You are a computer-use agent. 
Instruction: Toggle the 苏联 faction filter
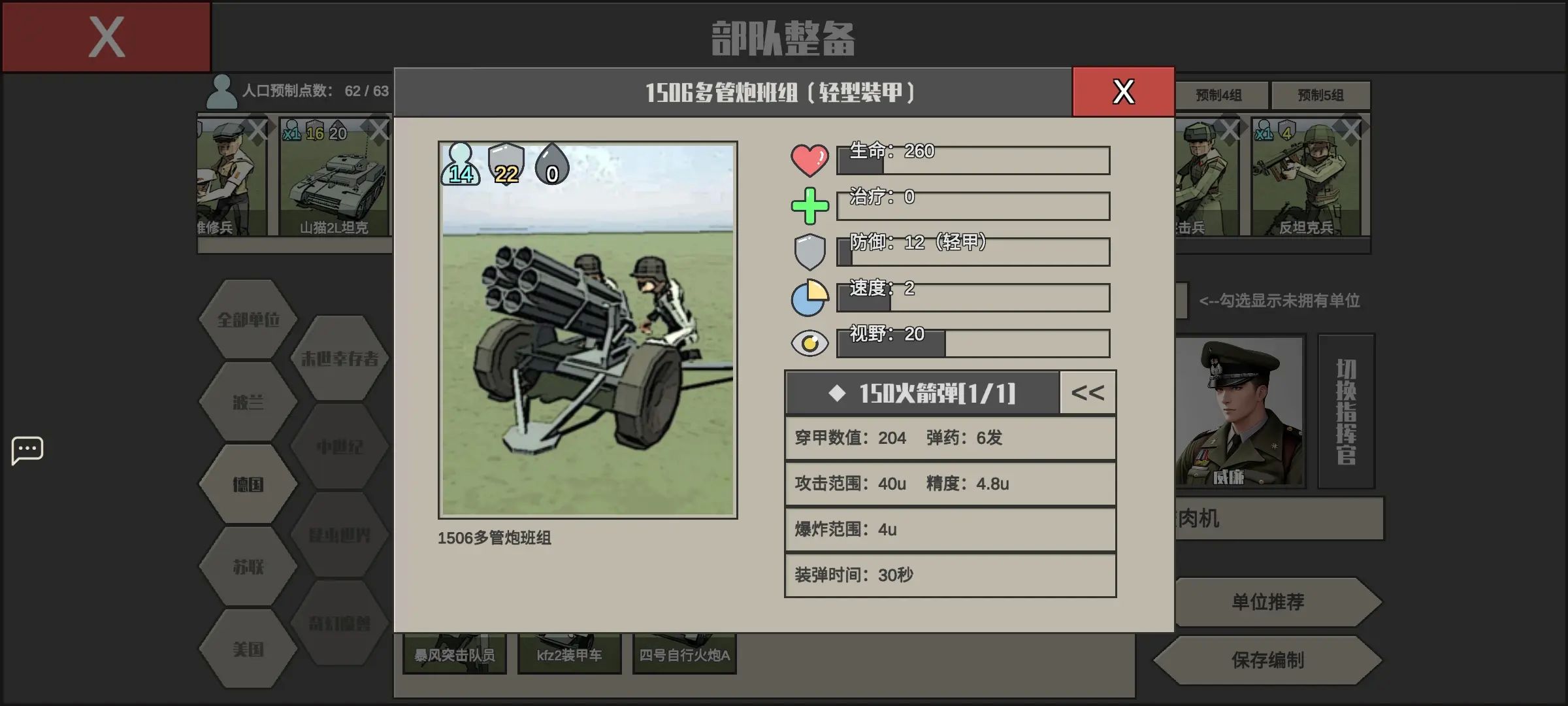247,569
